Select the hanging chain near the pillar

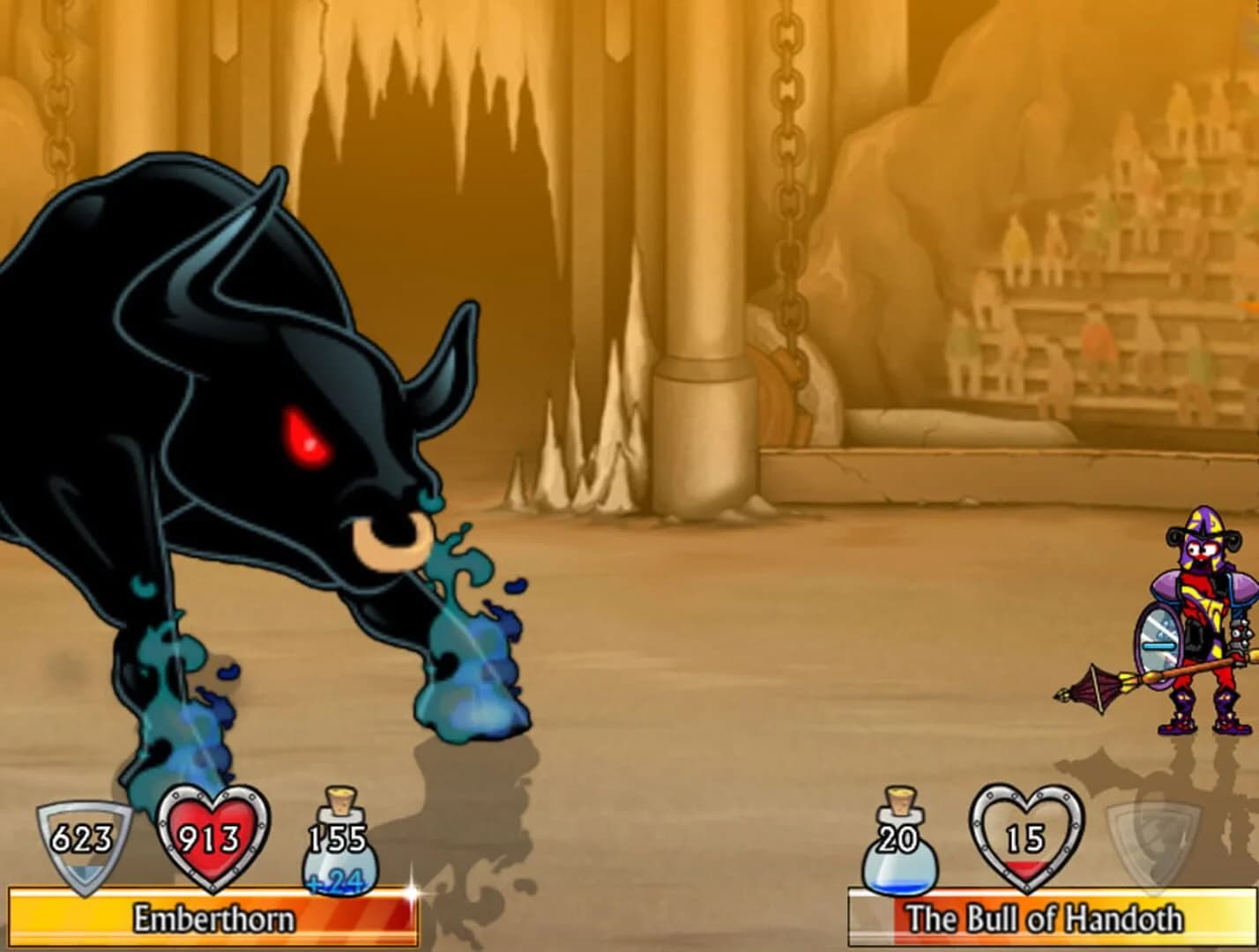click(785, 176)
